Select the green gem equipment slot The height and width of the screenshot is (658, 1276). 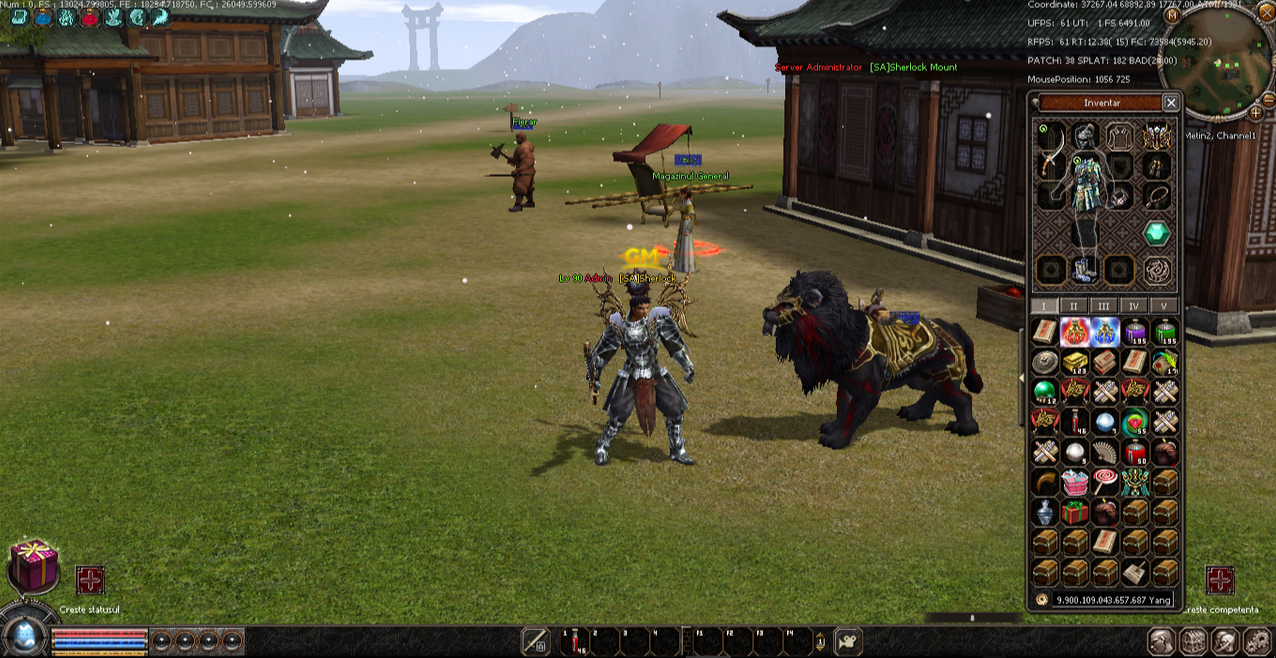tap(1157, 233)
